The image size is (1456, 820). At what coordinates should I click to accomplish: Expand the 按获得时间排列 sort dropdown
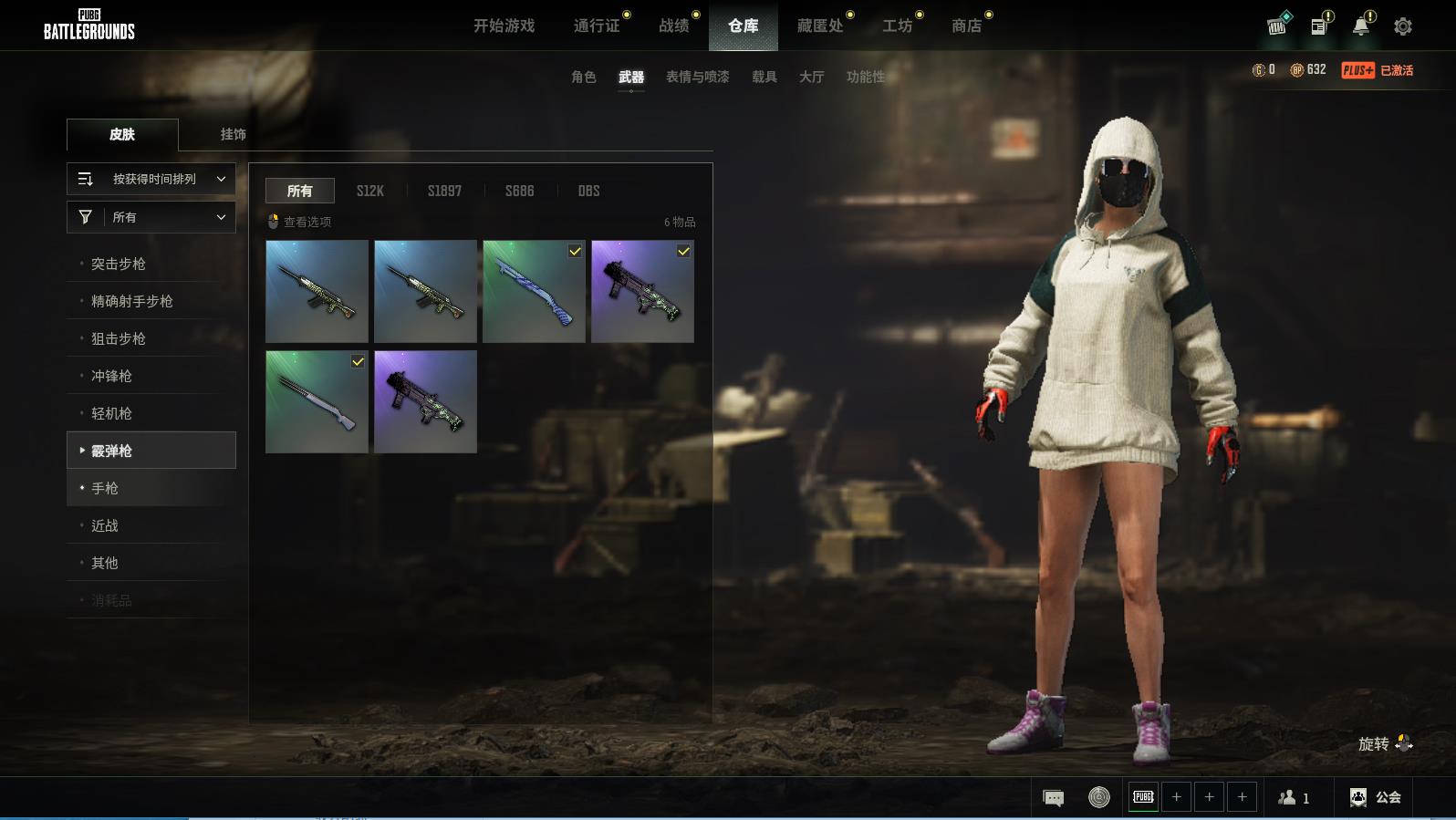[x=151, y=179]
